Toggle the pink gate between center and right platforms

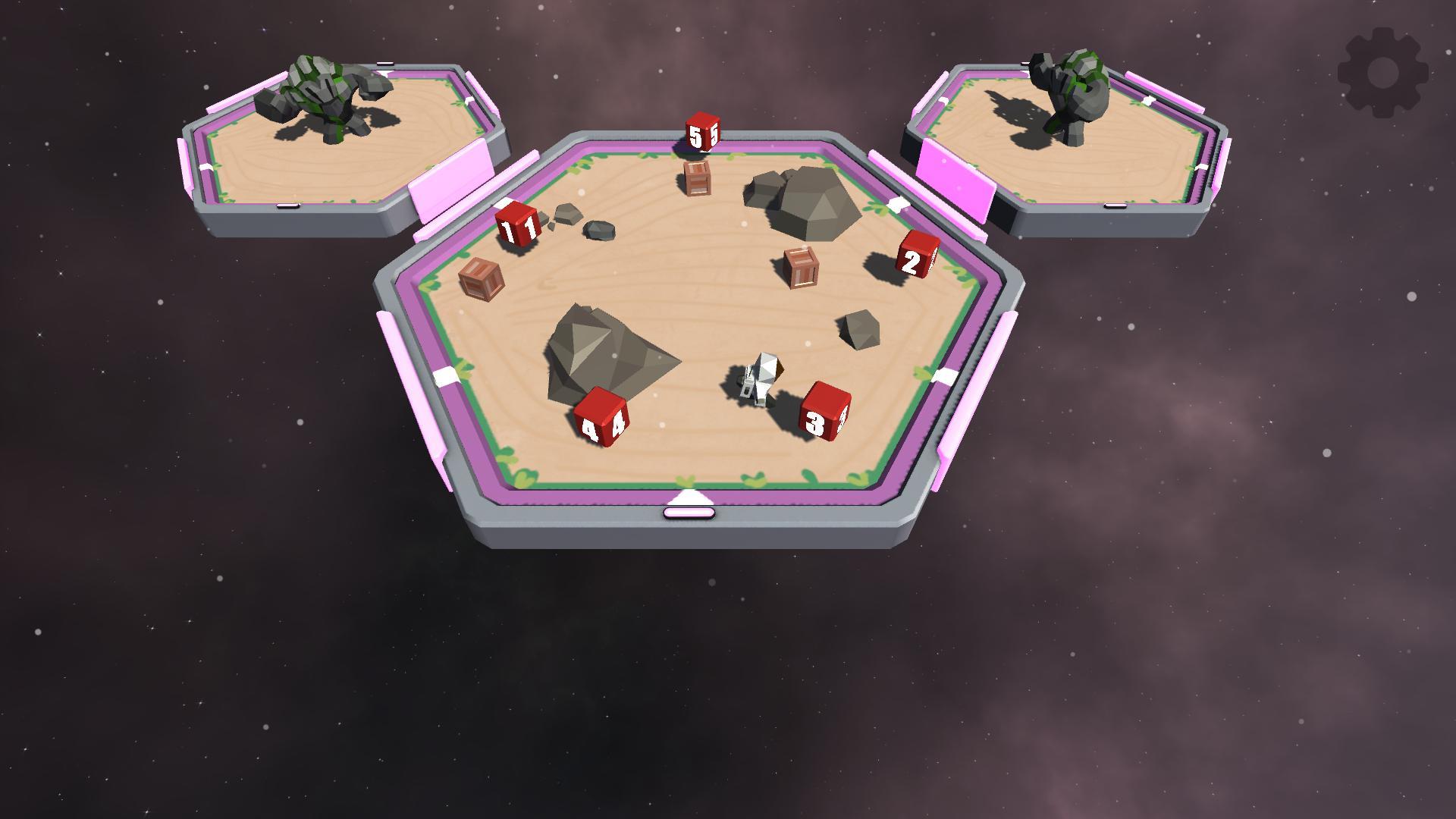click(954, 182)
